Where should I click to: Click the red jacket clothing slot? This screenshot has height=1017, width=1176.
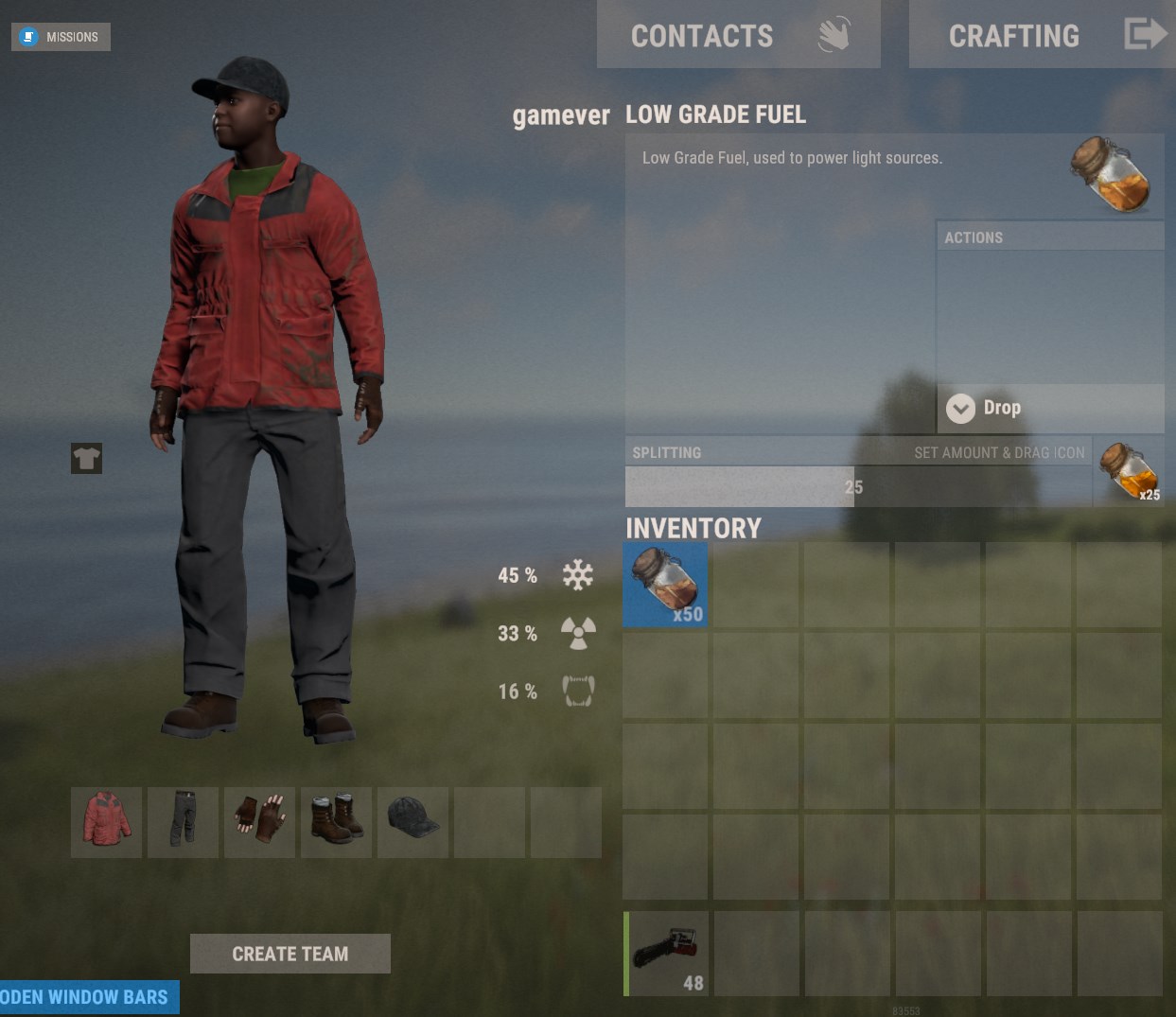click(x=107, y=822)
